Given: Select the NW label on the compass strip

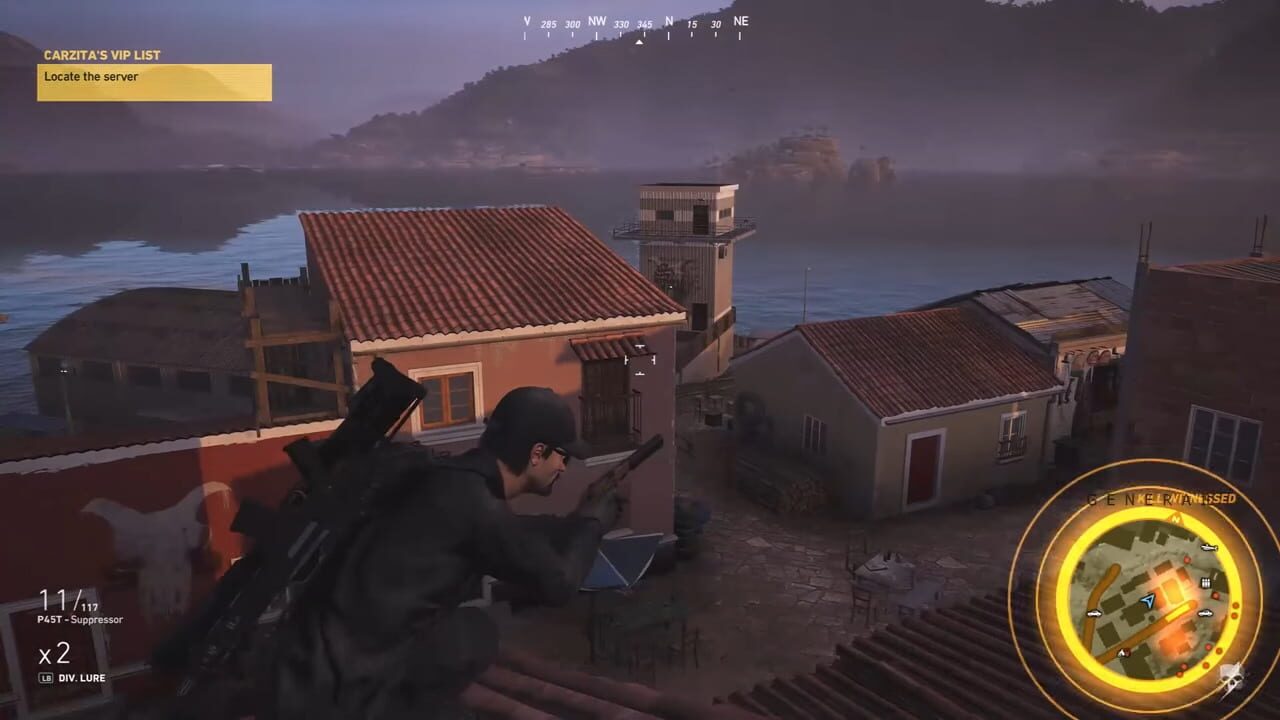Looking at the screenshot, I should (596, 20).
